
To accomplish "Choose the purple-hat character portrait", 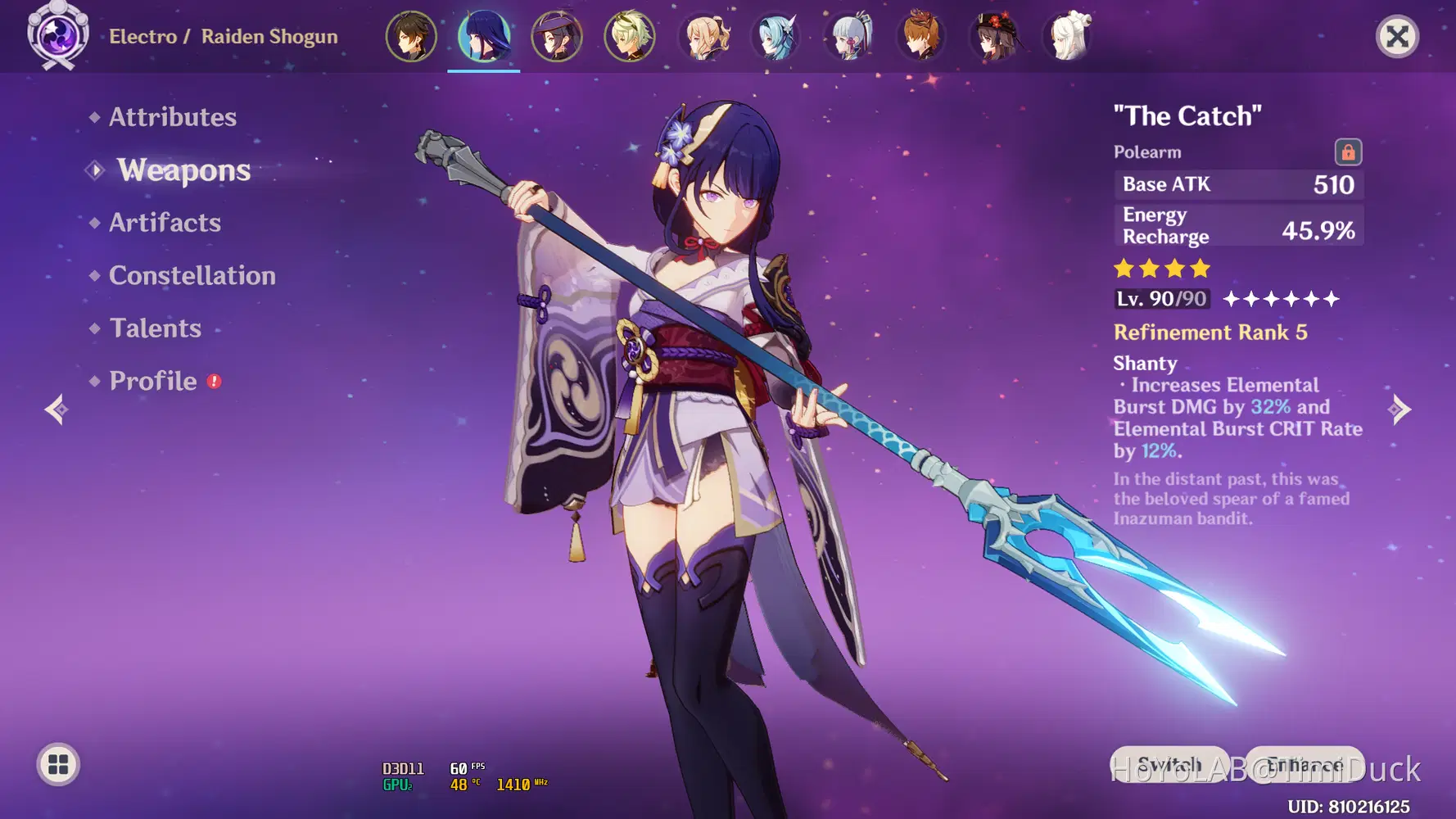I will click(557, 37).
